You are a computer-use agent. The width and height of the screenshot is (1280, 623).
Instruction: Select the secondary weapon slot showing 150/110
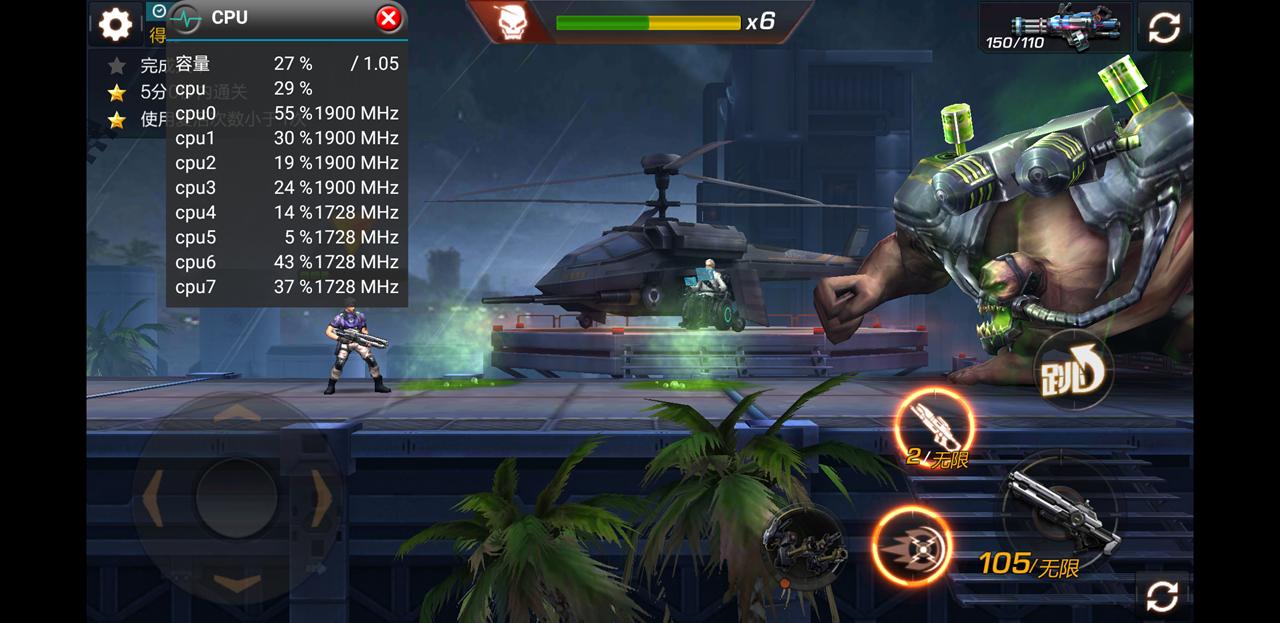1055,27
